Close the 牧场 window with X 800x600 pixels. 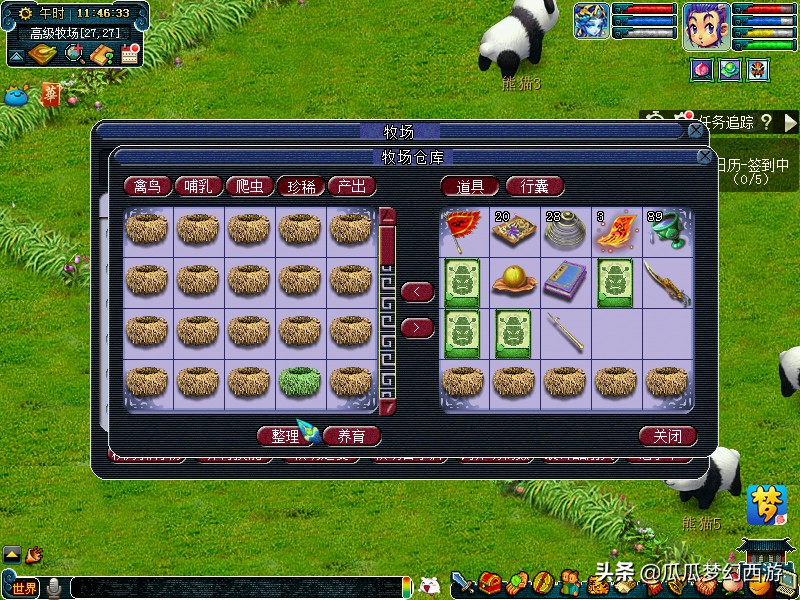(x=696, y=130)
